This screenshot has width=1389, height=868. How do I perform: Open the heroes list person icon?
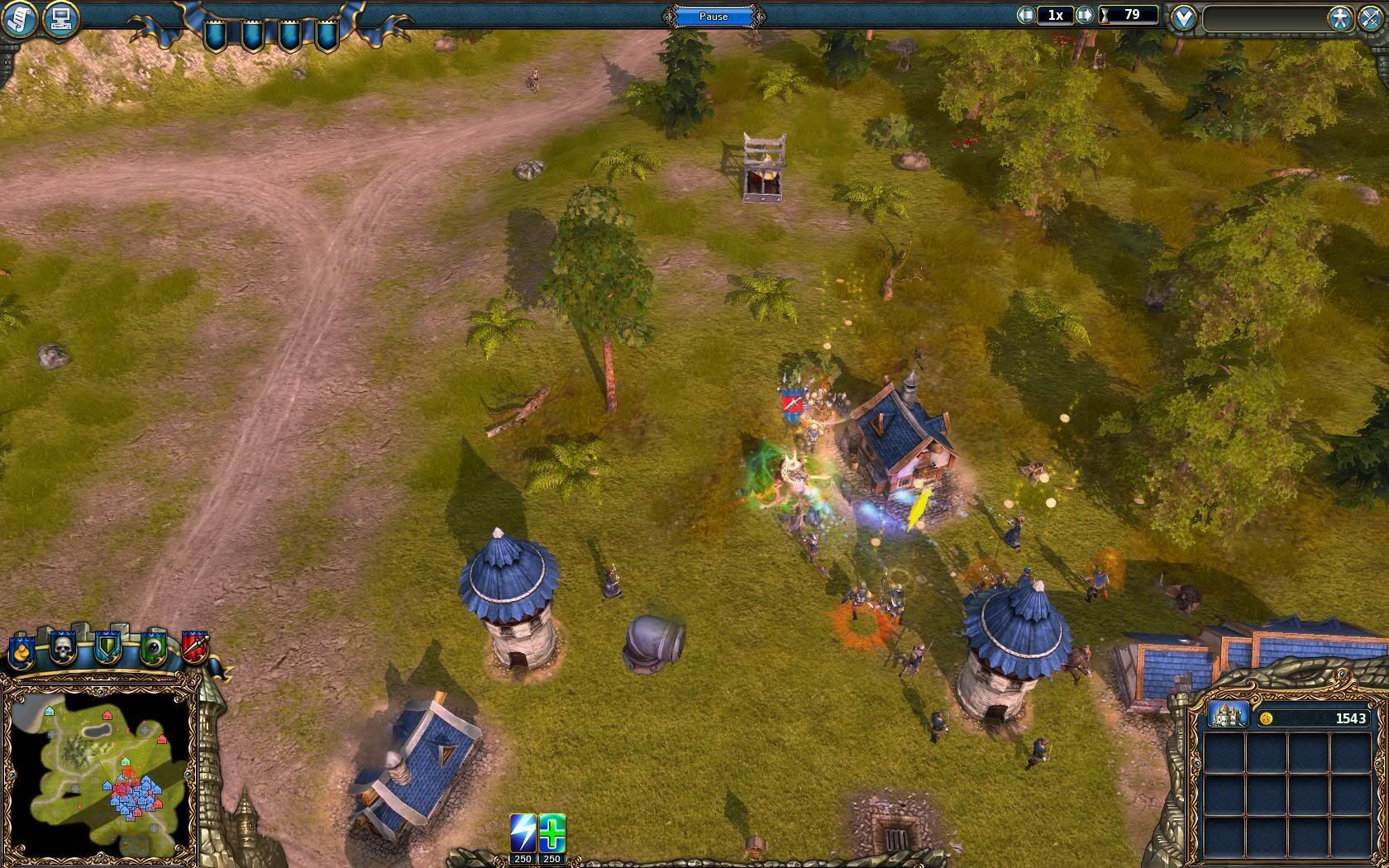(x=1339, y=17)
